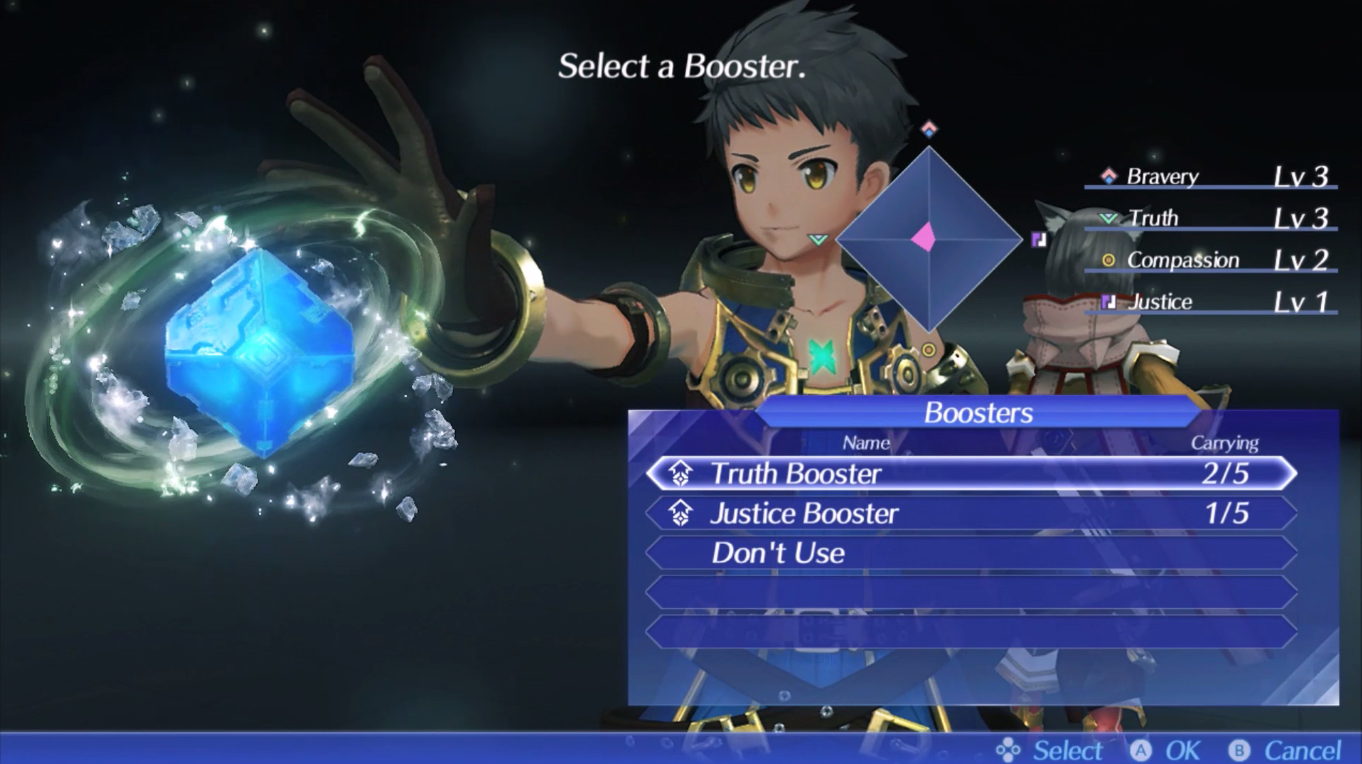Switch to the Boosters header tab
The image size is (1362, 764).
coord(977,412)
